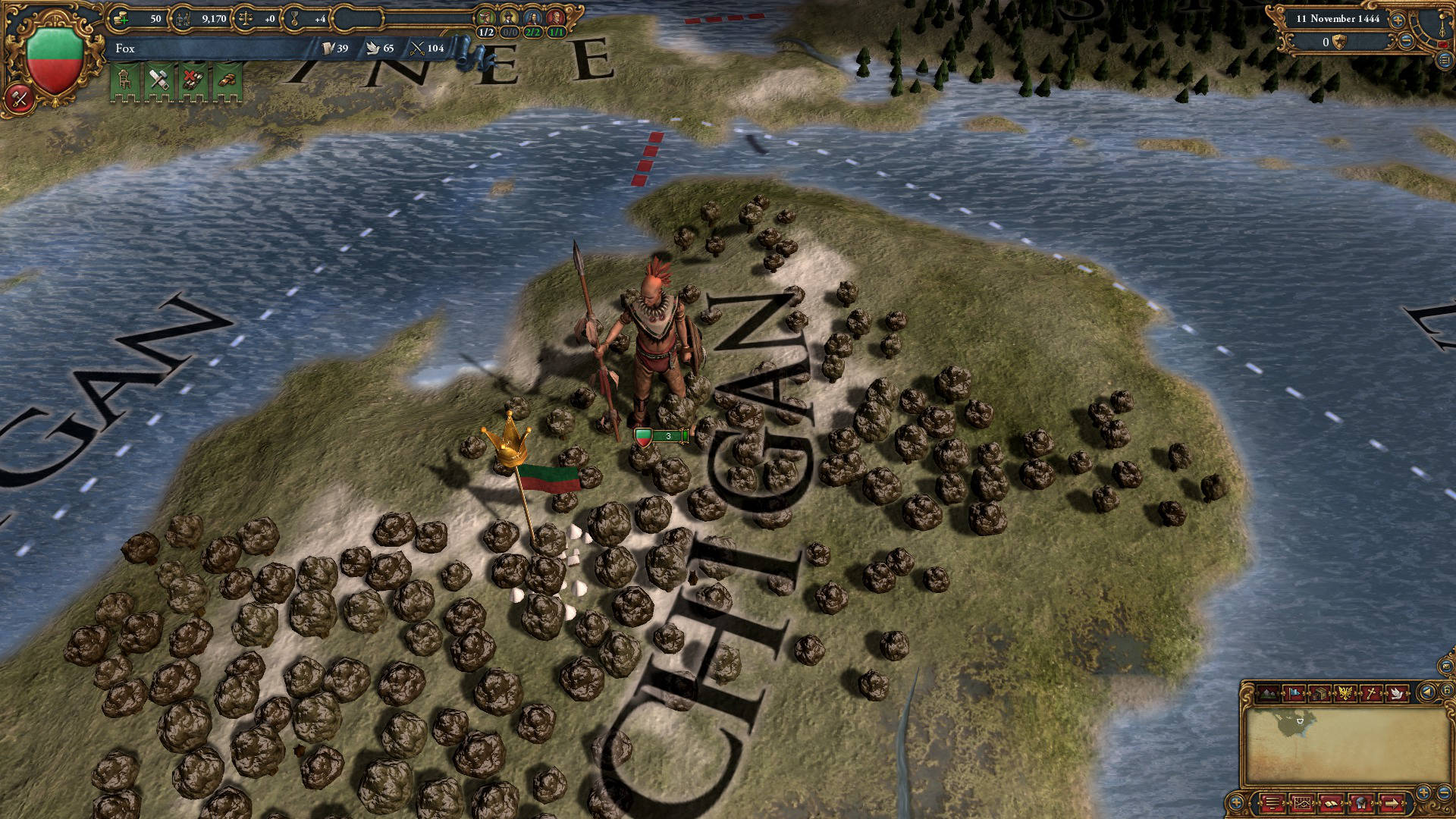Switch to the diplomatic dove map mode
The image size is (1456, 819).
click(x=1397, y=693)
